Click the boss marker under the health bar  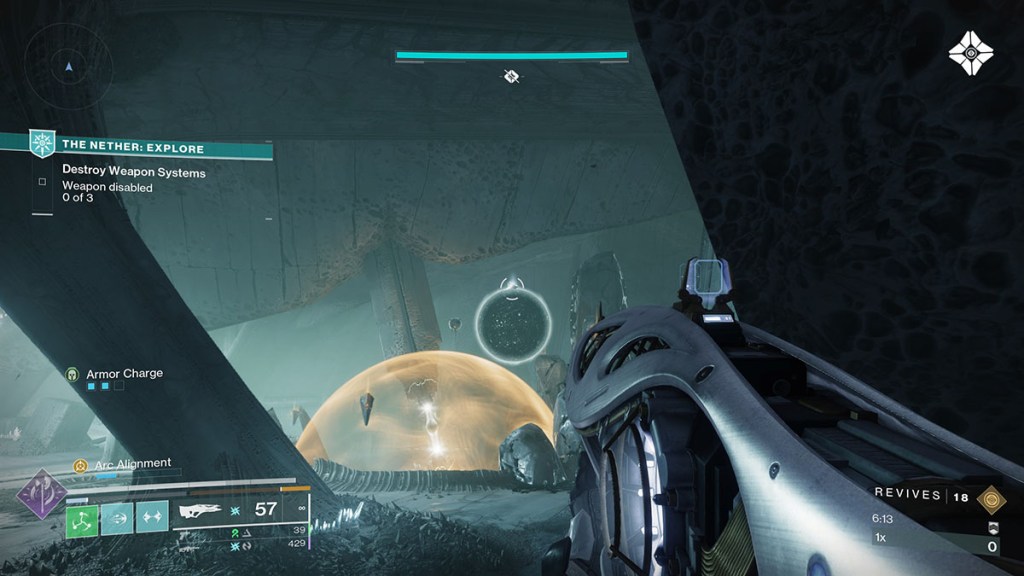511,76
